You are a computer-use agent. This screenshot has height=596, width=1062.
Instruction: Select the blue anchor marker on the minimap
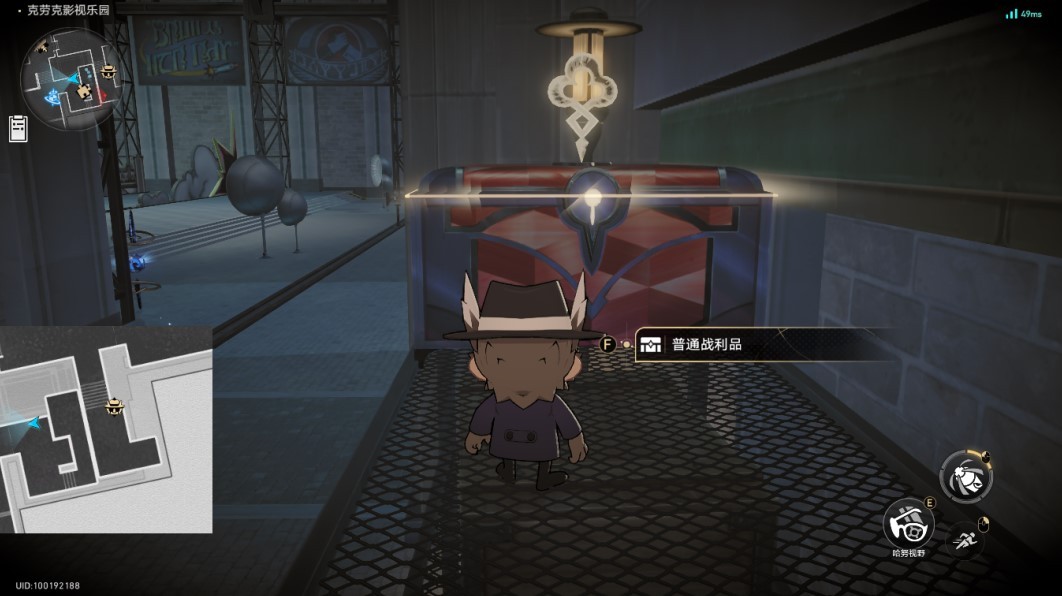coord(51,96)
